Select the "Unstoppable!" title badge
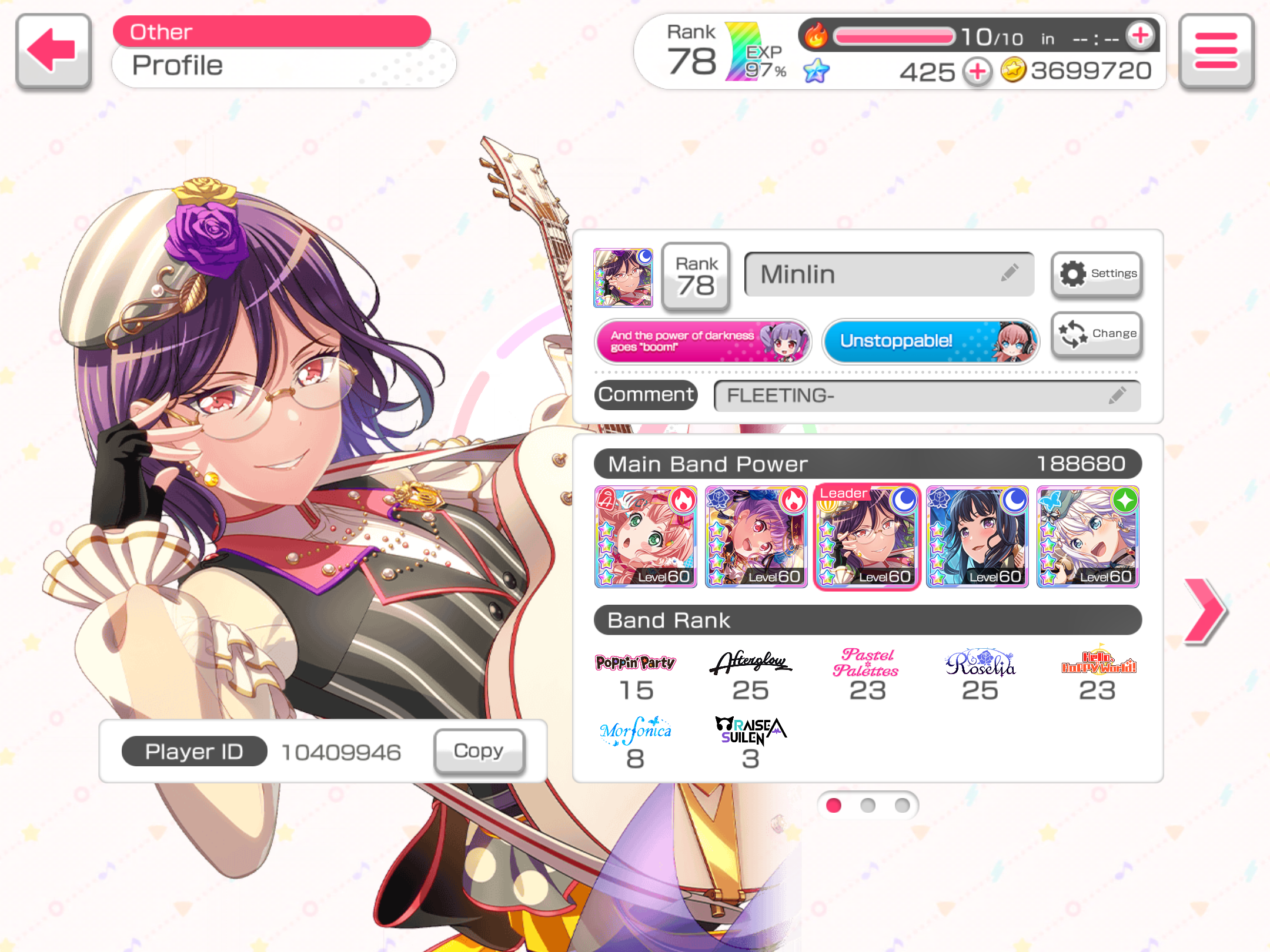 pyautogui.click(x=930, y=341)
